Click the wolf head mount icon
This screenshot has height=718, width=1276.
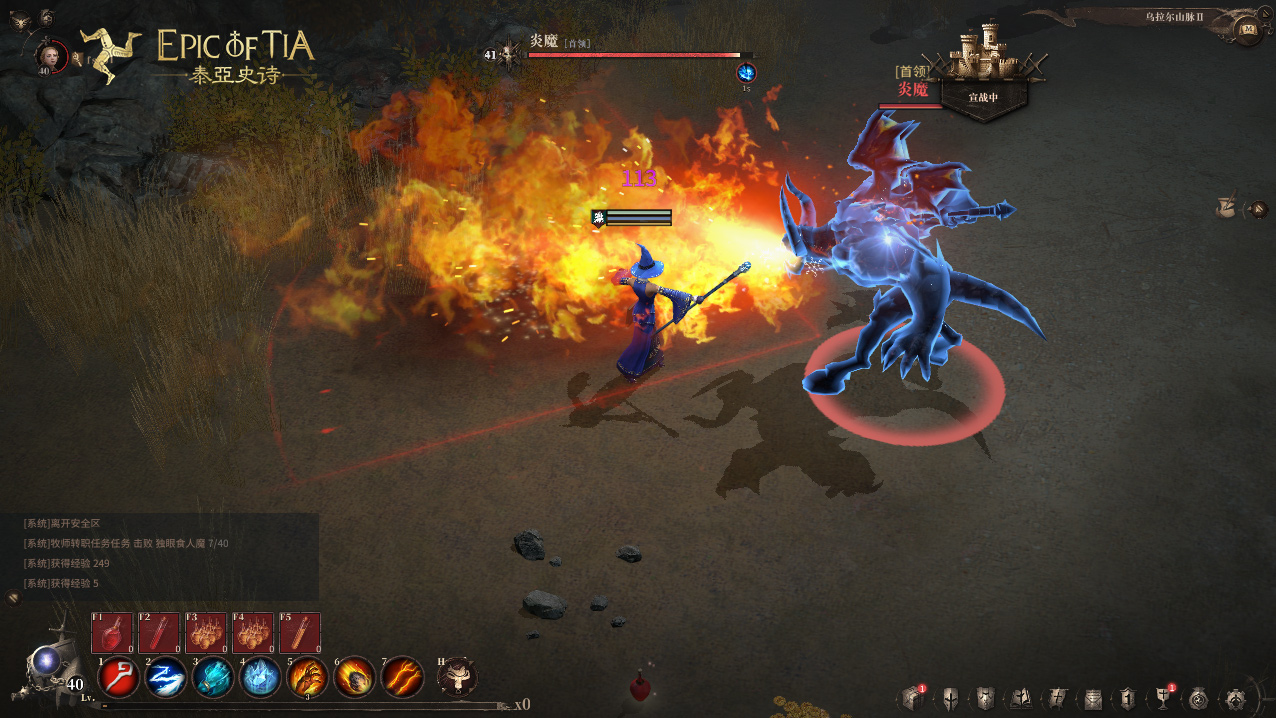[x=457, y=677]
